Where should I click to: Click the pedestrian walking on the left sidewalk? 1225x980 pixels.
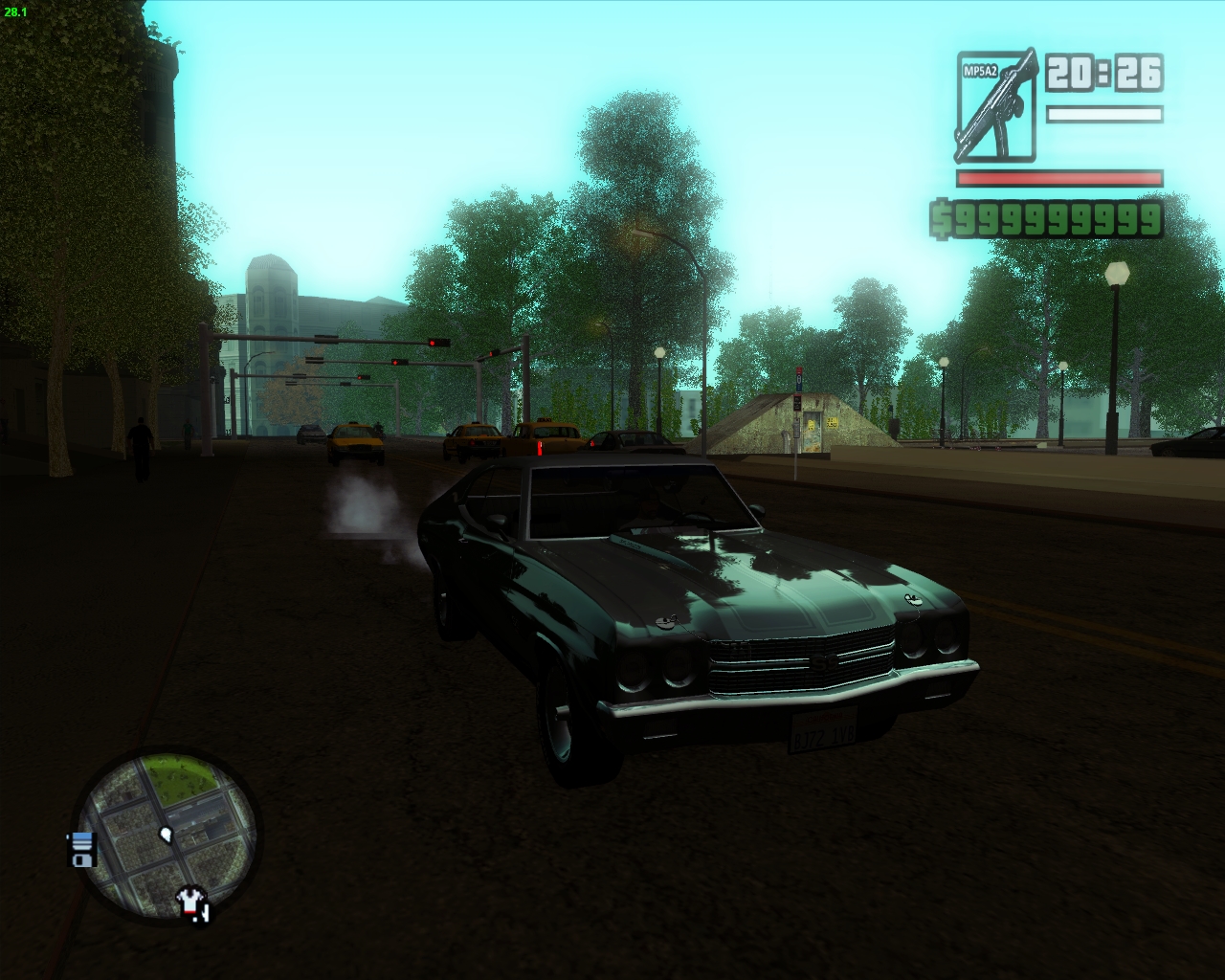tap(141, 440)
